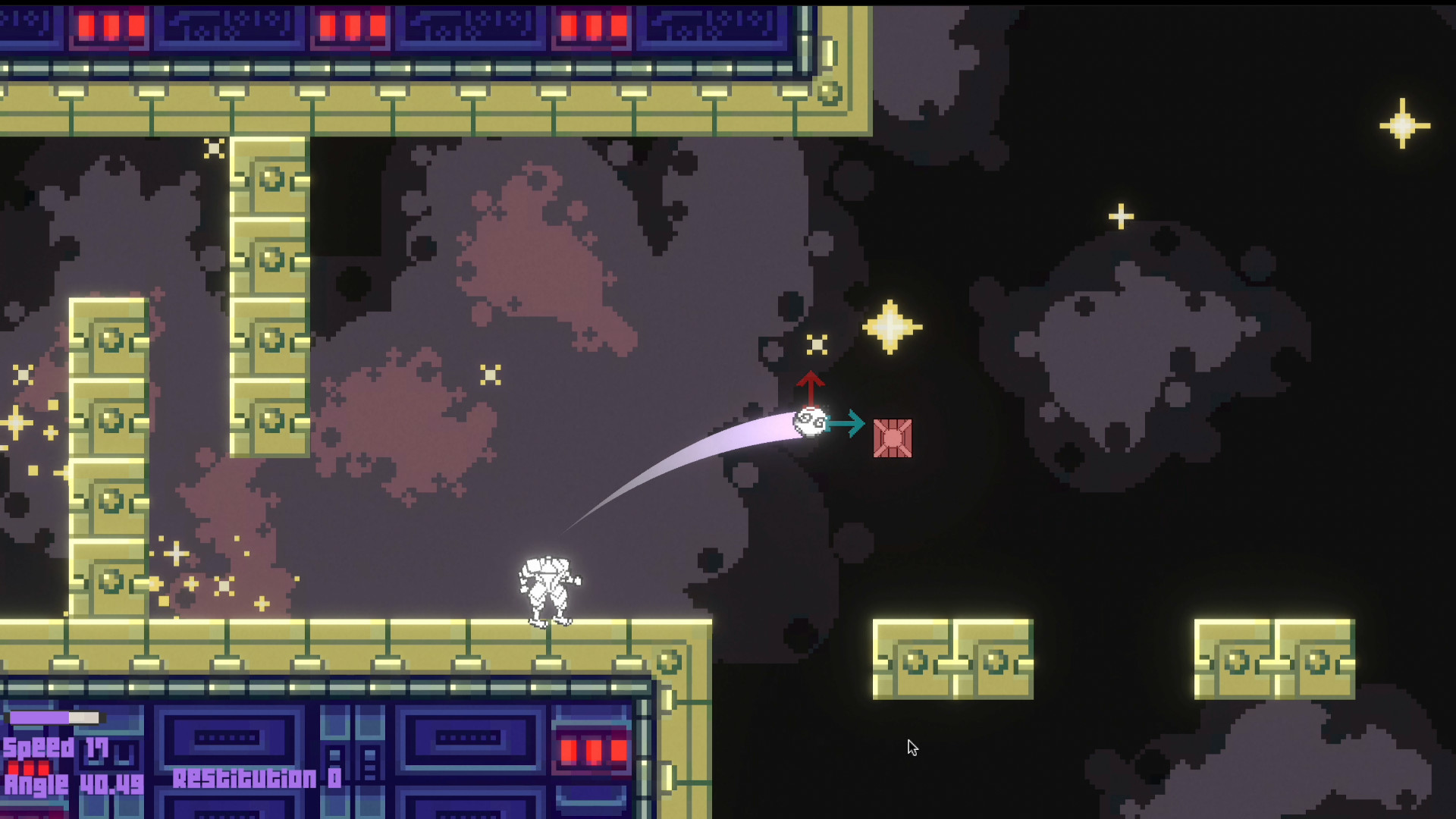The height and width of the screenshot is (819, 1456).
Task: Click the white X marker on the upper platform
Action: pos(214,149)
